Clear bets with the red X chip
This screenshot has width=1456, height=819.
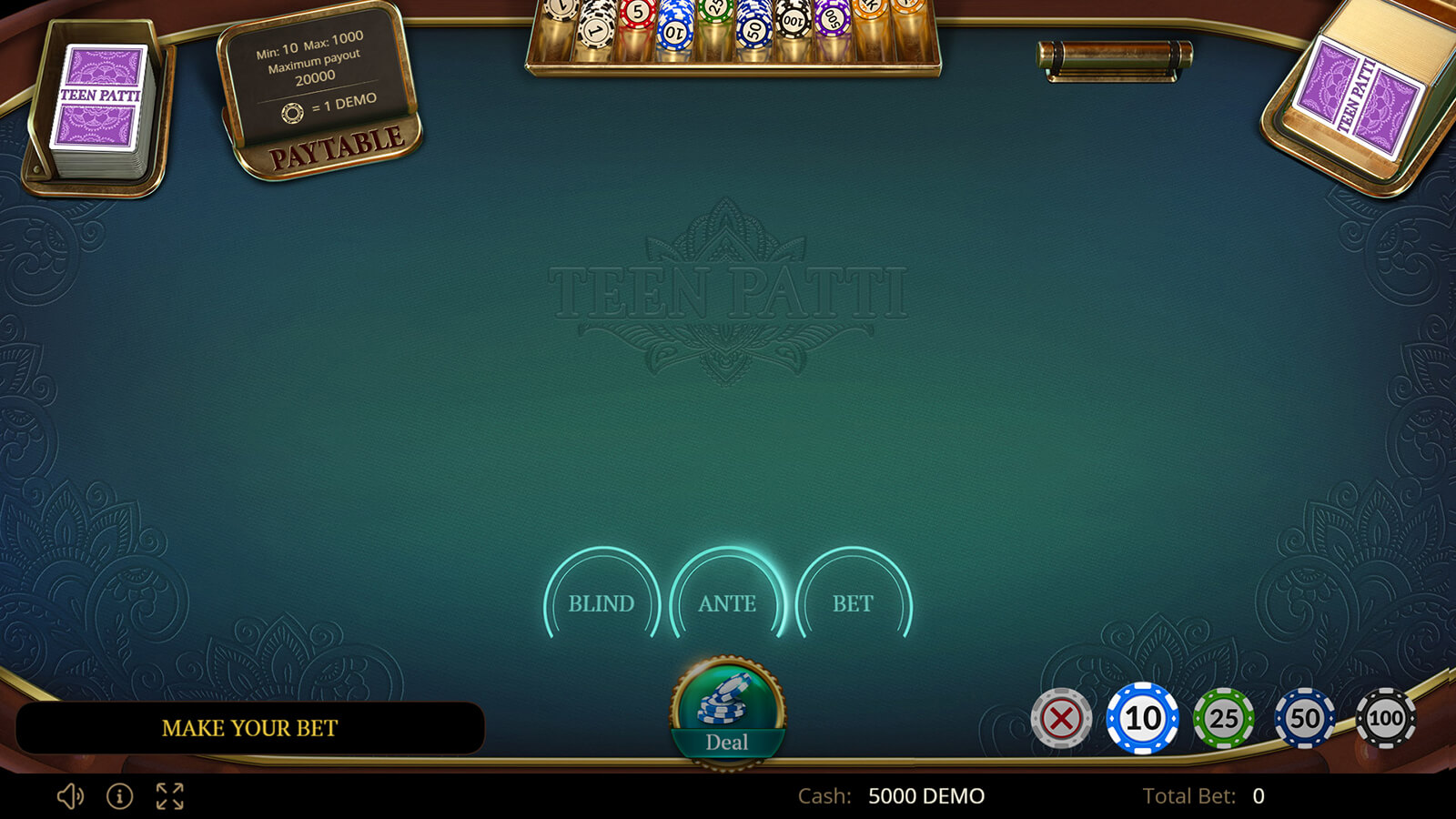click(x=1061, y=719)
